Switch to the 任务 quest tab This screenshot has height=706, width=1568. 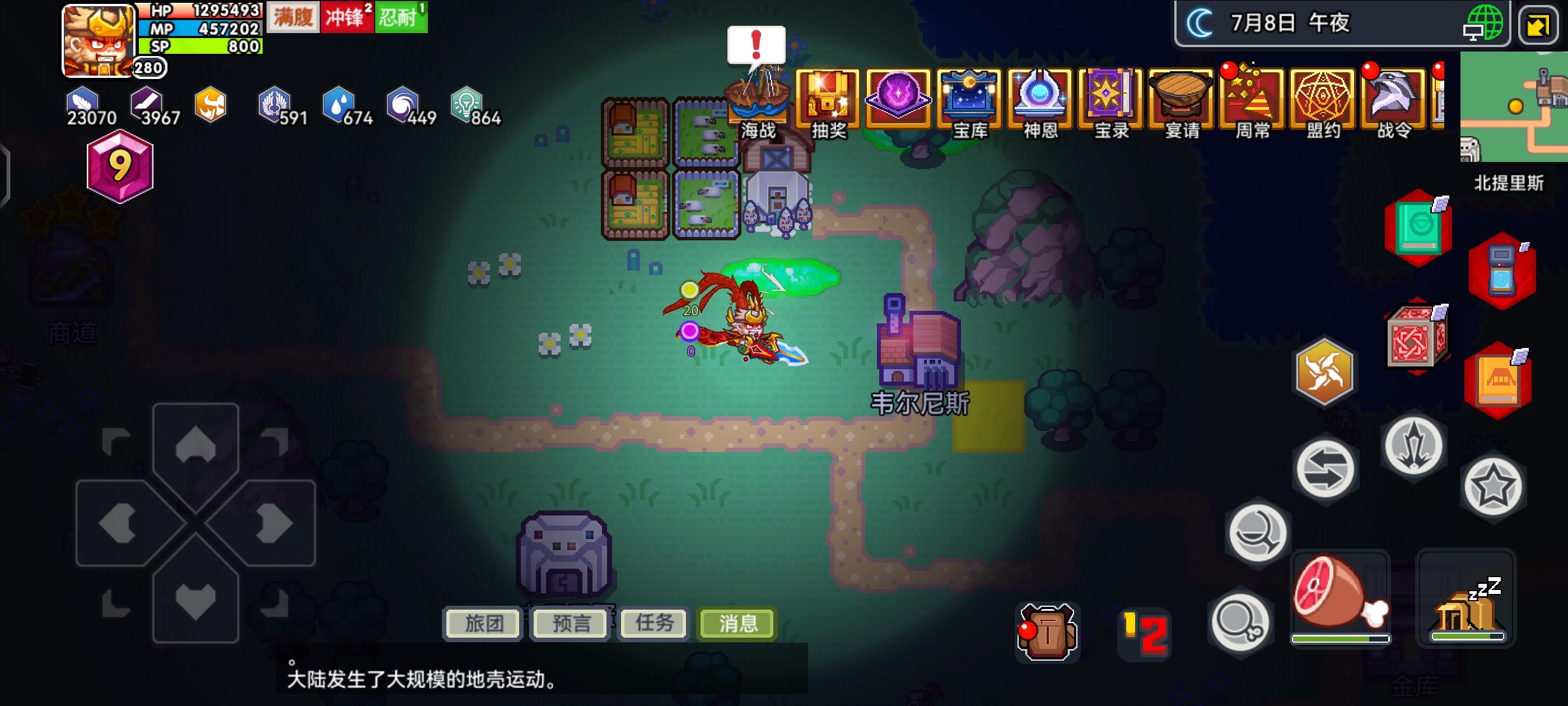(x=653, y=623)
